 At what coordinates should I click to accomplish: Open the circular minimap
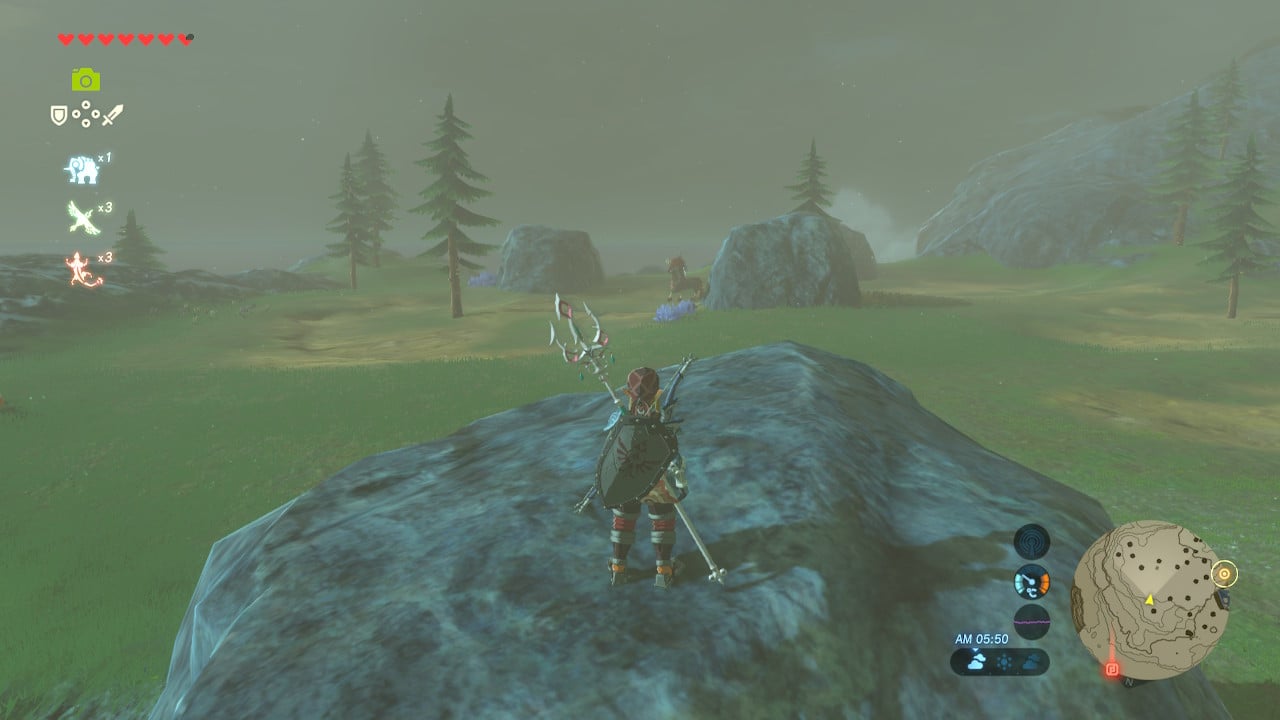click(1148, 600)
